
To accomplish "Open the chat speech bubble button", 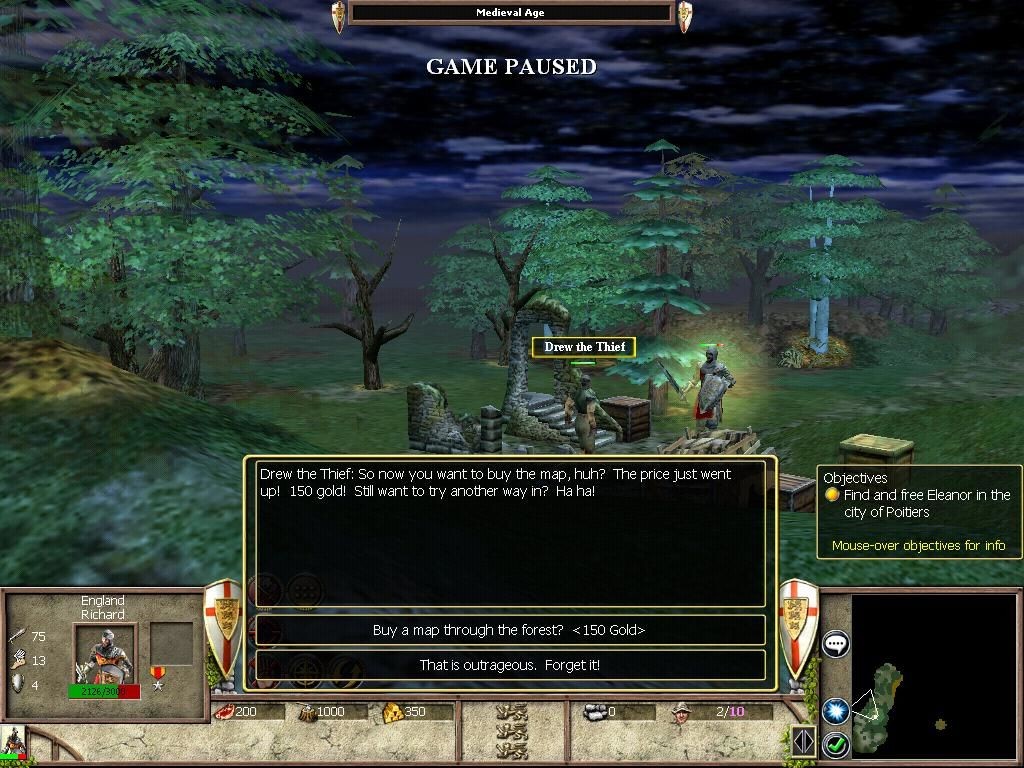I will click(x=836, y=644).
